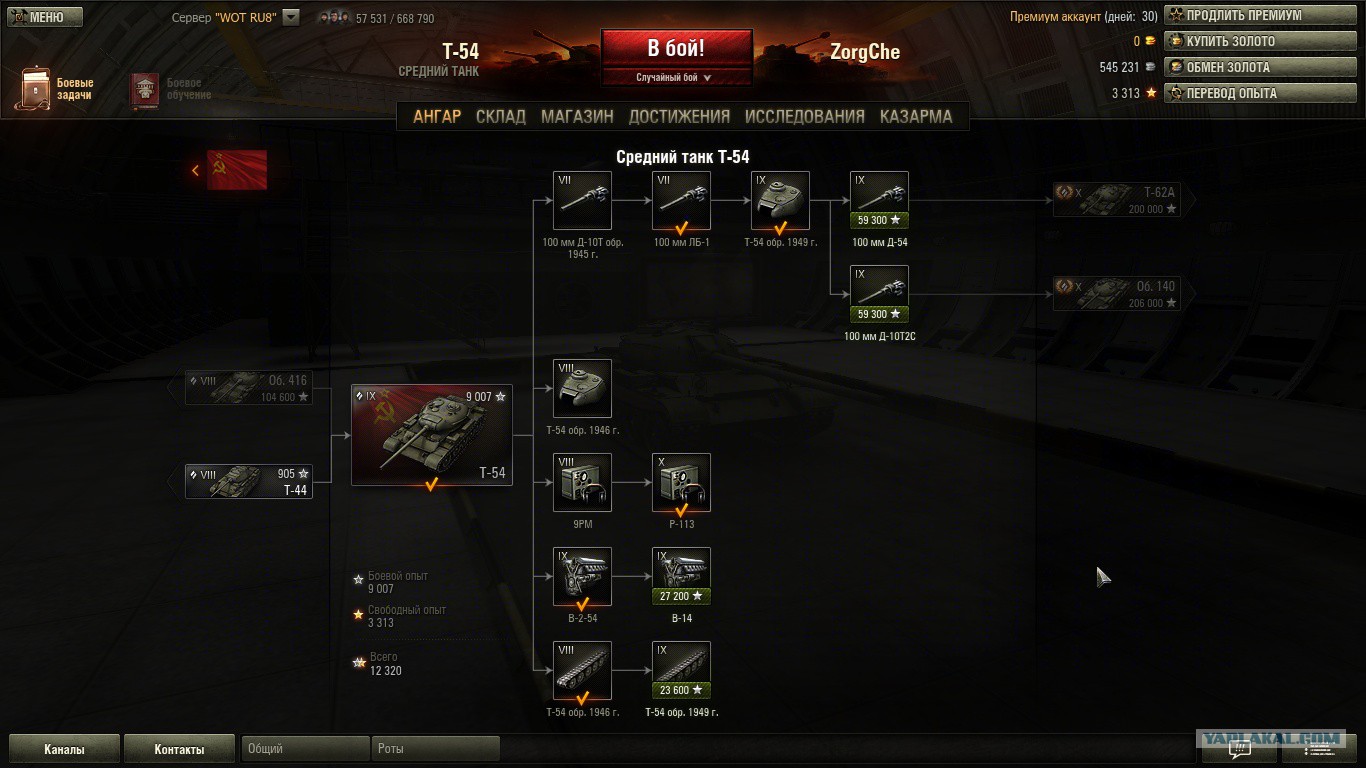Start battle with В бой! button

point(676,48)
